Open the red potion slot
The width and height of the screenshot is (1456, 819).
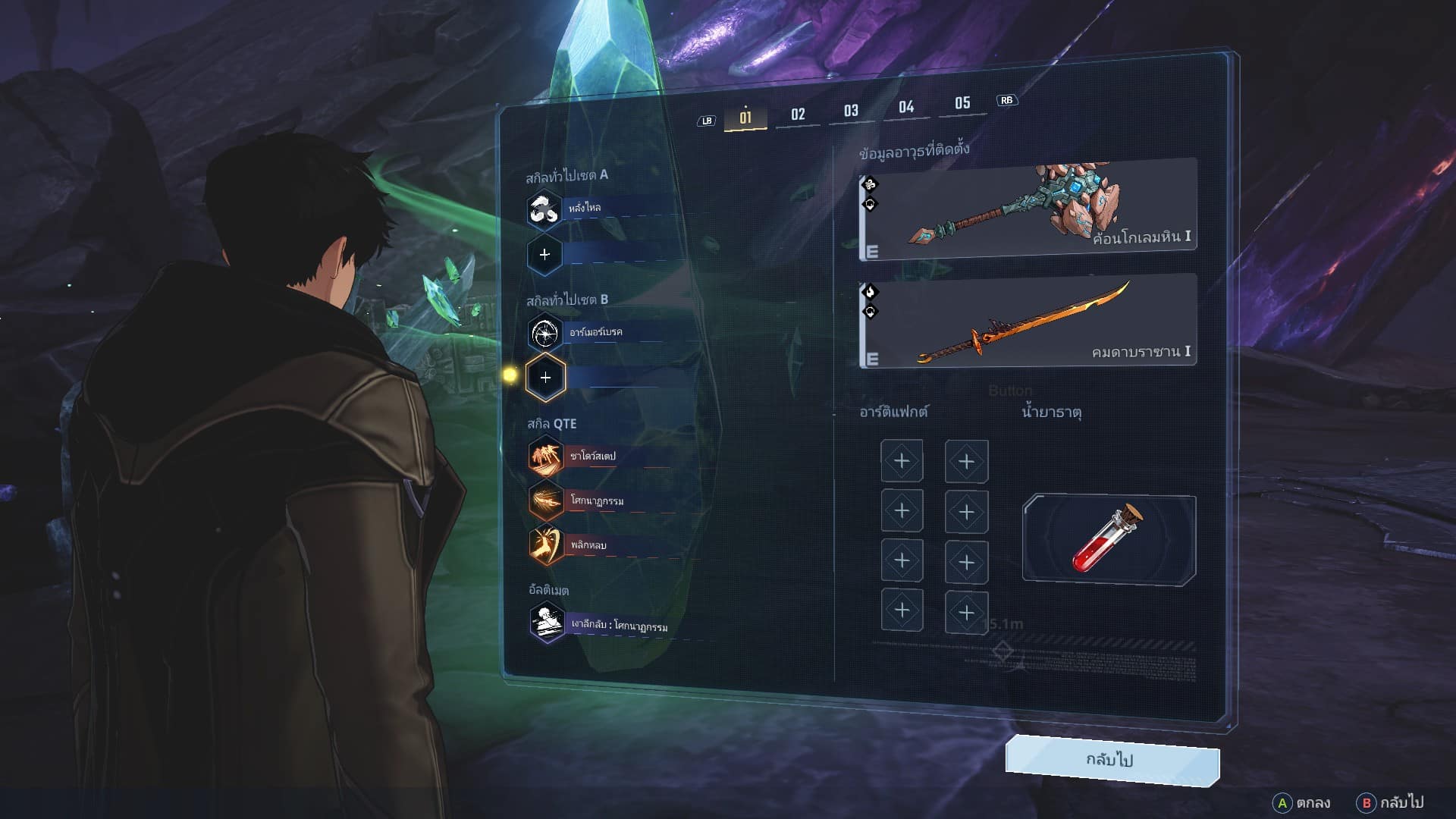(1109, 540)
